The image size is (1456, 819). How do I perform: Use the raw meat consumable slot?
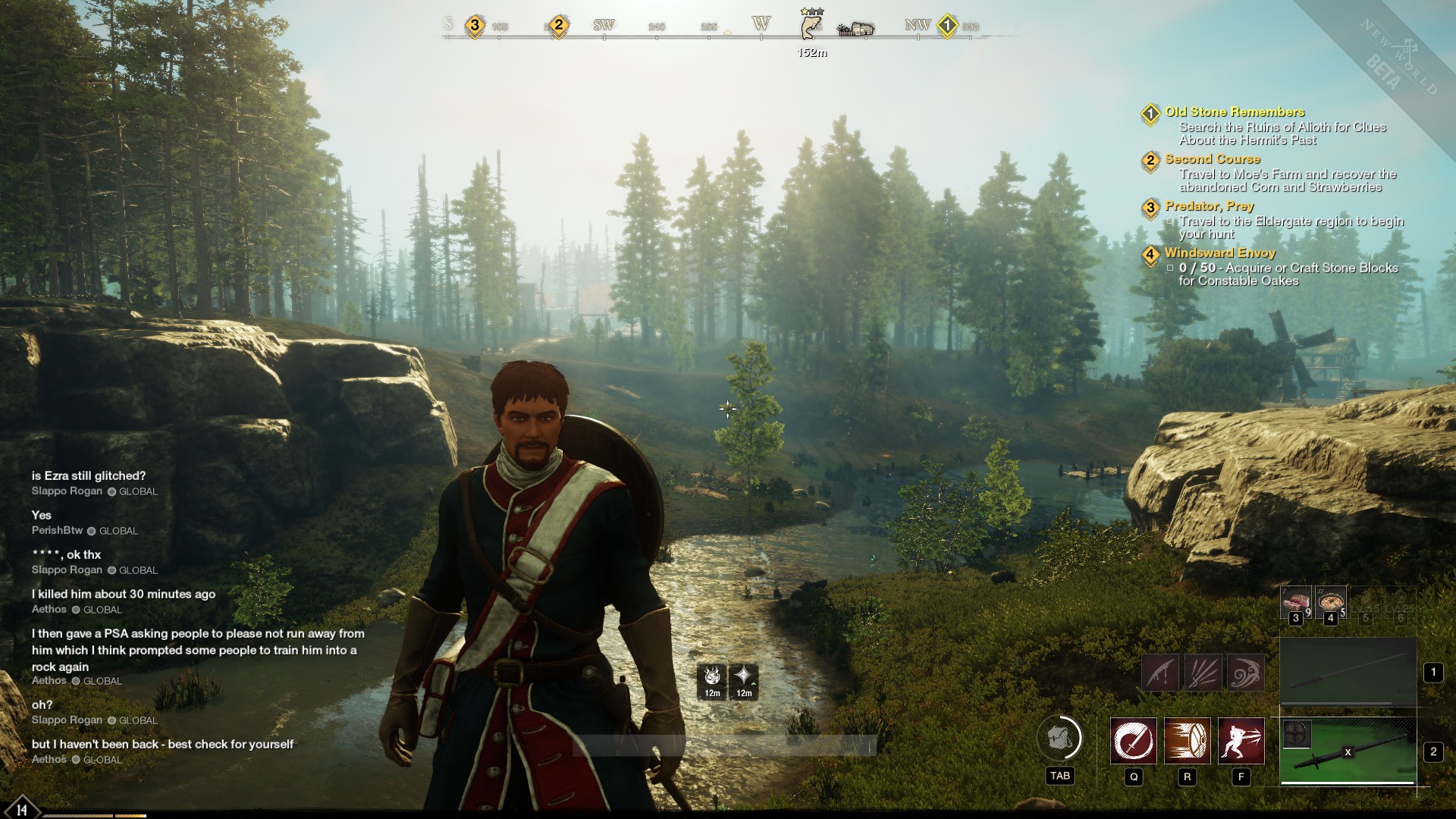(1295, 602)
